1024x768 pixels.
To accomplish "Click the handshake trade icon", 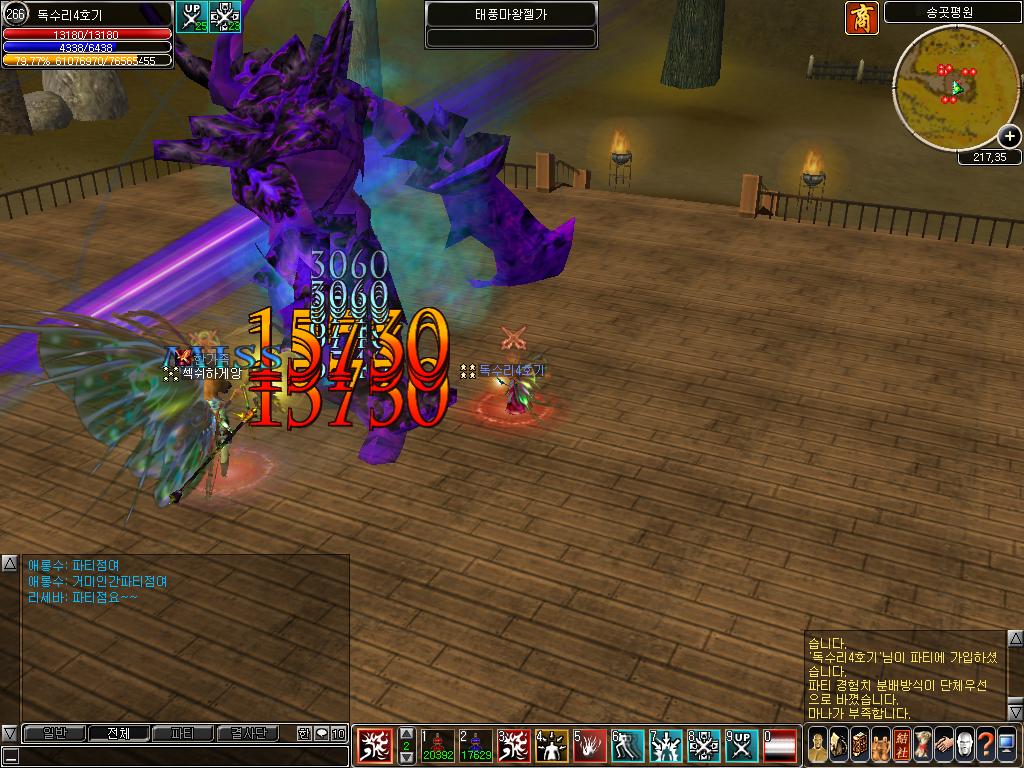I will pyautogui.click(x=943, y=745).
